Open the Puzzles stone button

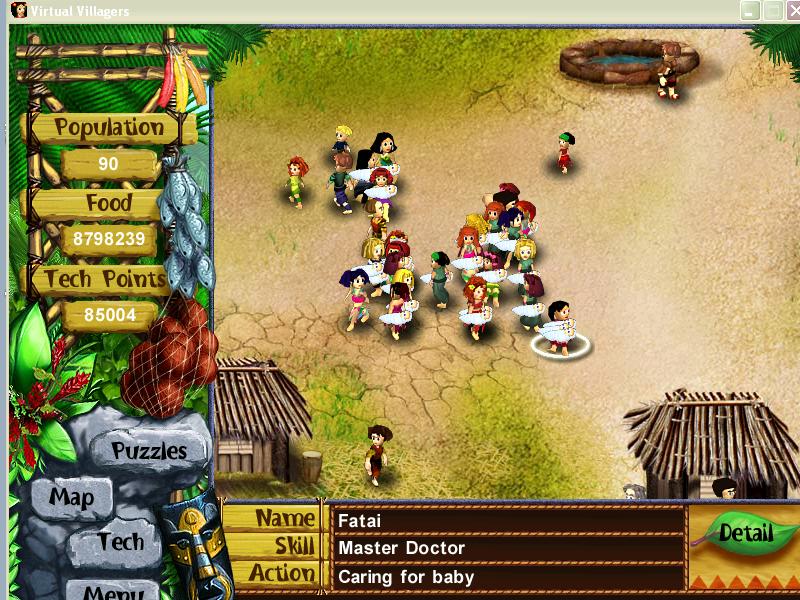point(149,450)
